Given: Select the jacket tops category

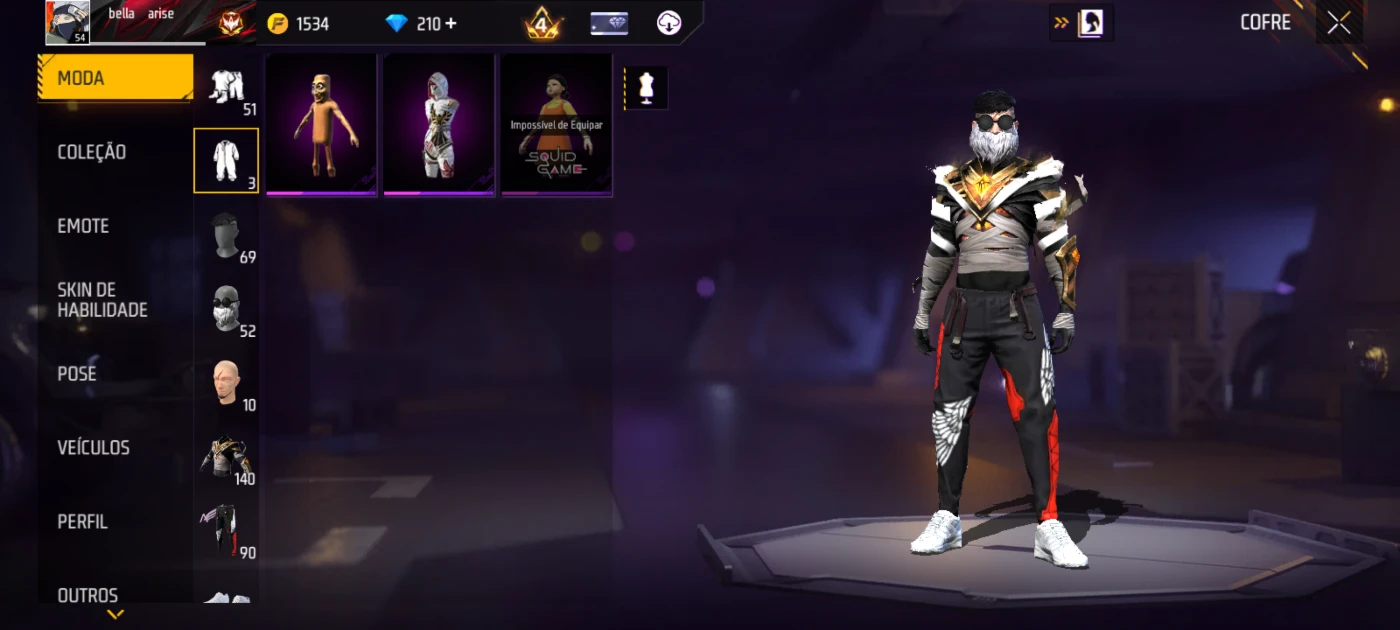Looking at the screenshot, I should point(226,457).
